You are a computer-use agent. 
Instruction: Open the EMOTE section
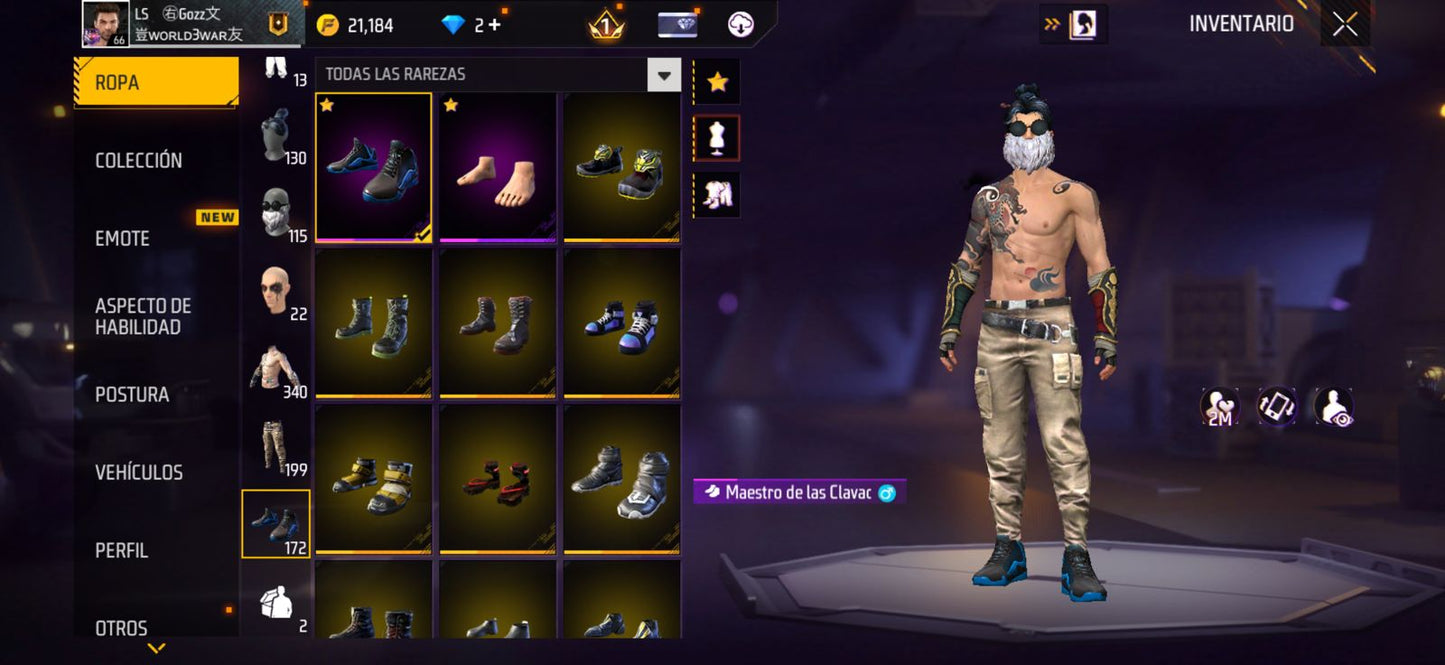[x=122, y=238]
